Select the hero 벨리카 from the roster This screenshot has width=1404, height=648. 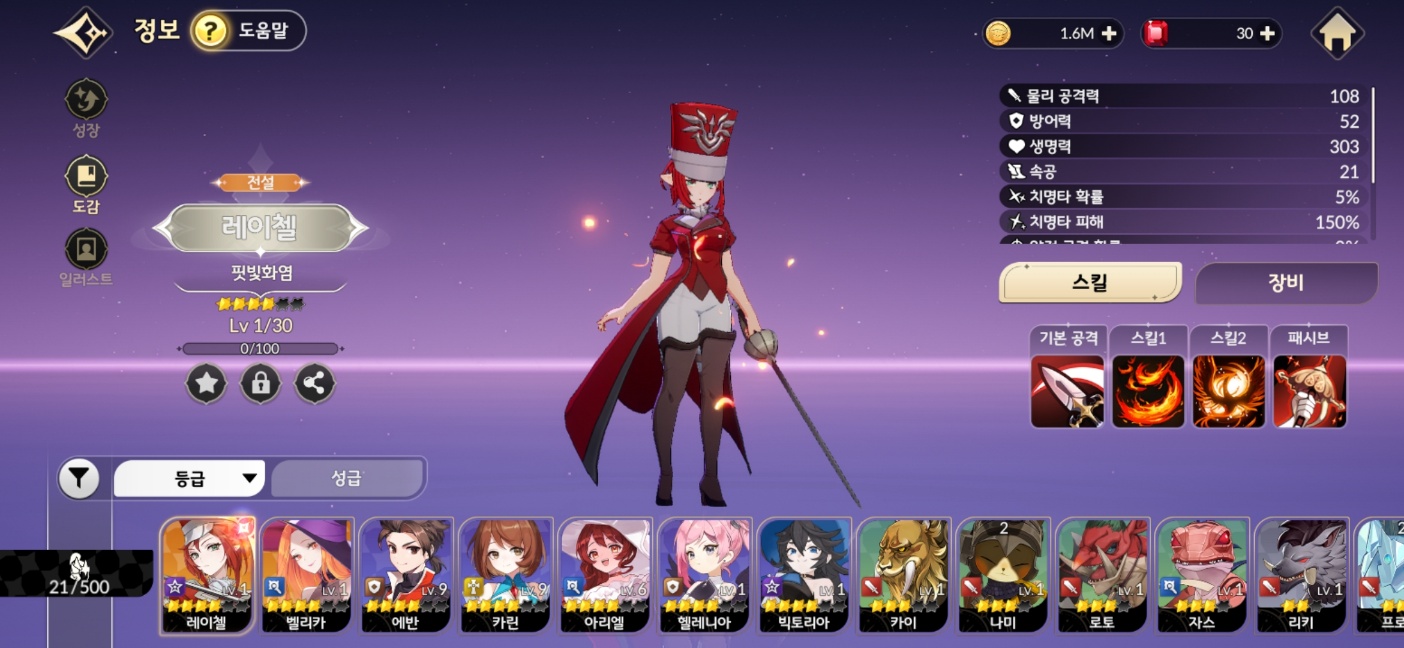[x=308, y=575]
